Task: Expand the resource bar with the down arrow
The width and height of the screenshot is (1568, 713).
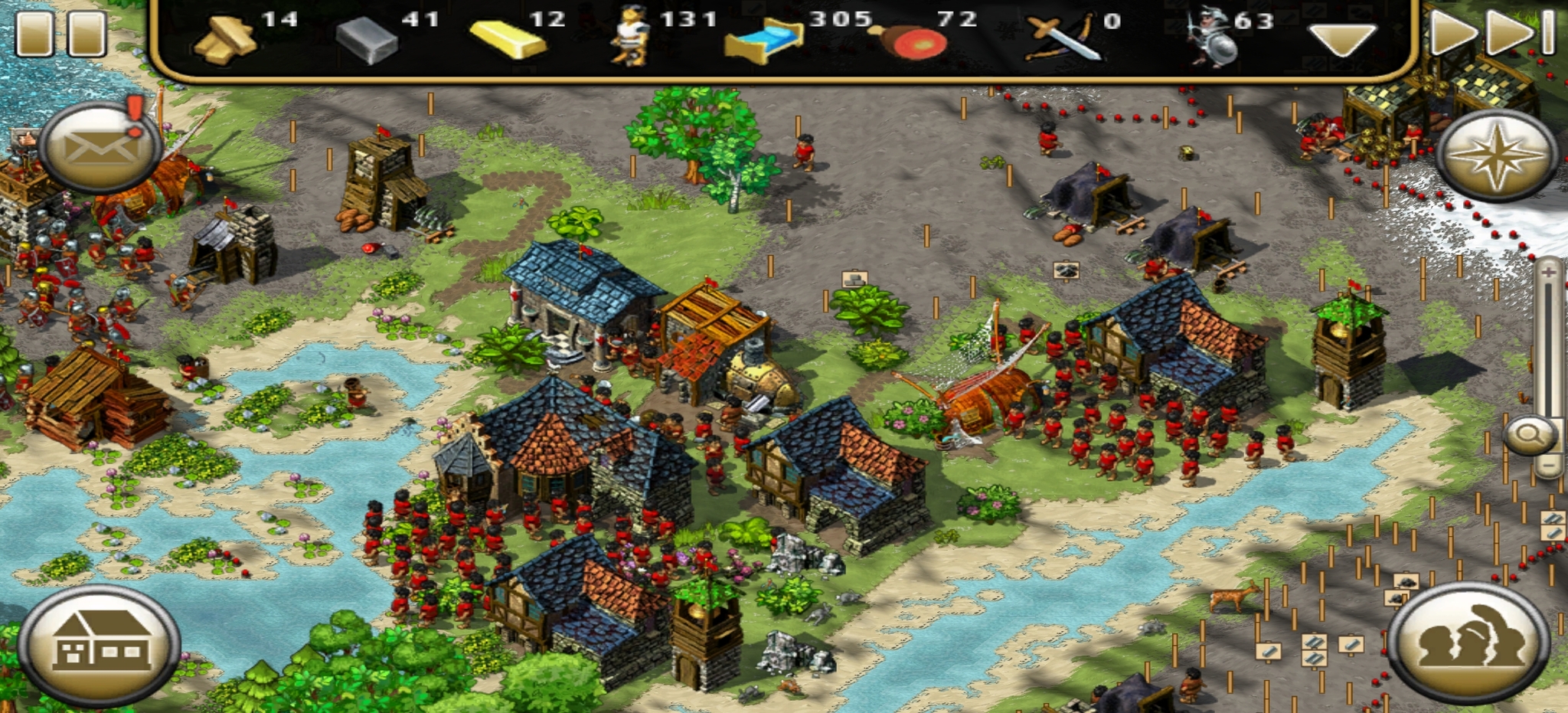Action: [x=1341, y=38]
